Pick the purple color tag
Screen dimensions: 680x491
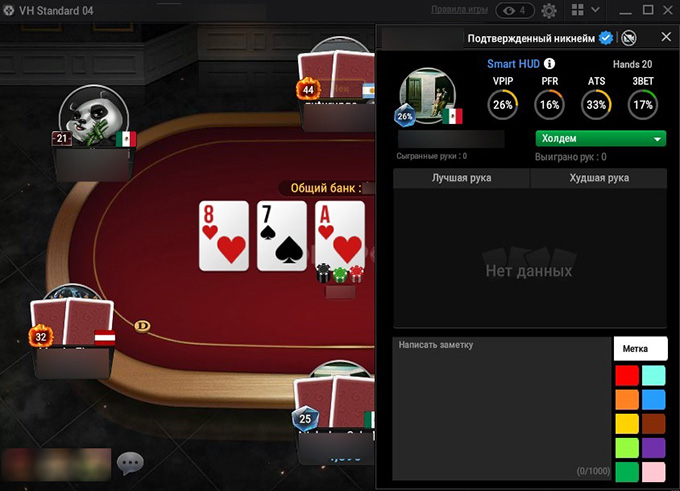(x=653, y=448)
